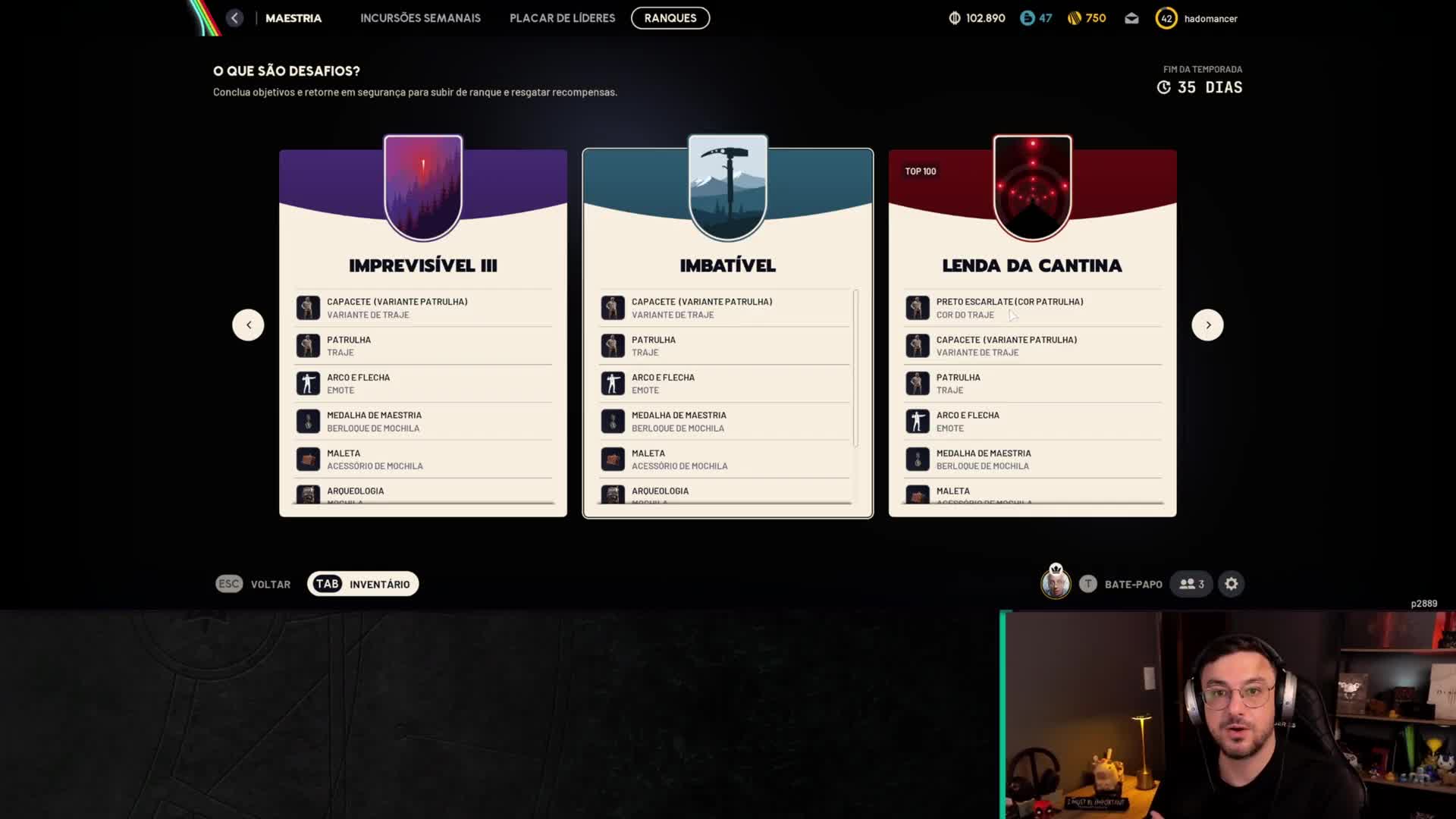Click the friends toggle showing 3 players

tap(1191, 584)
